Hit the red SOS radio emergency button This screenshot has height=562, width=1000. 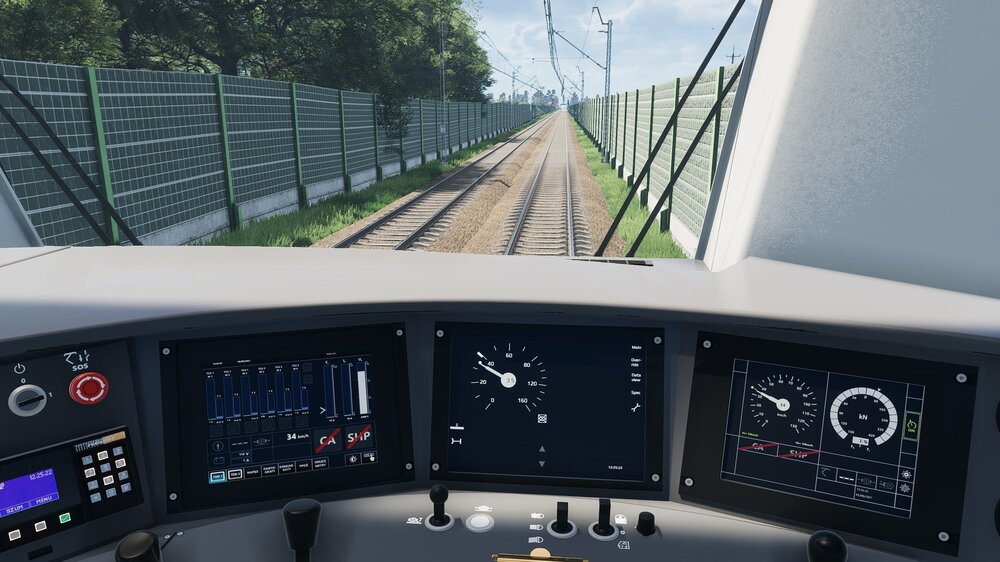coord(89,388)
